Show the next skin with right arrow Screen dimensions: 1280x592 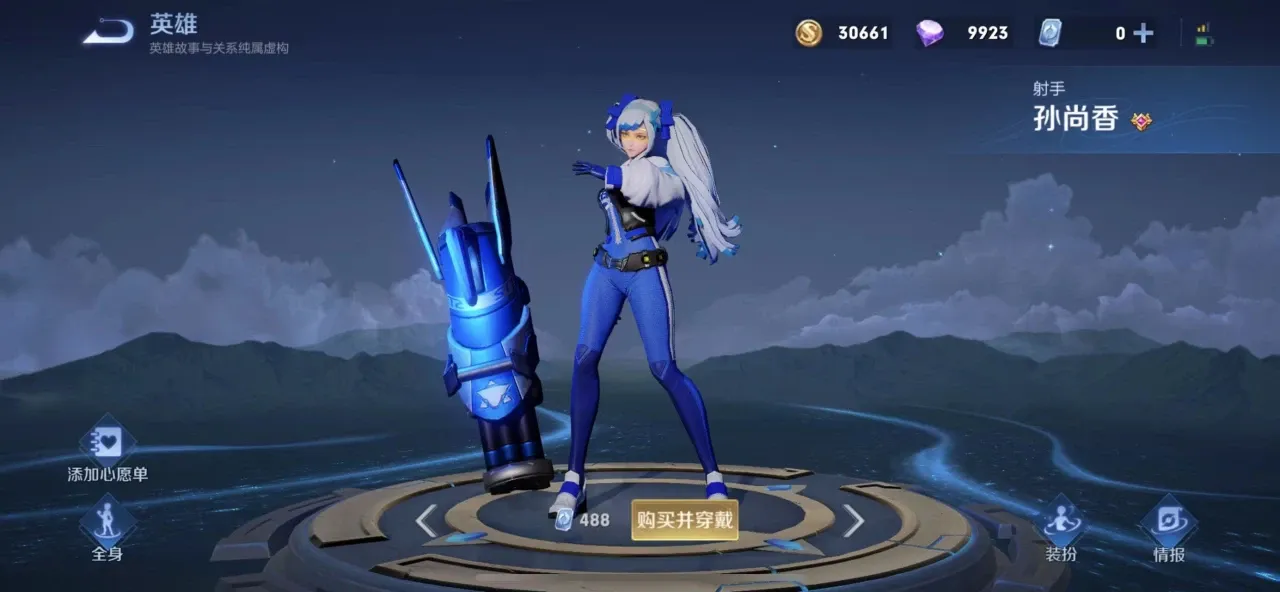[853, 520]
